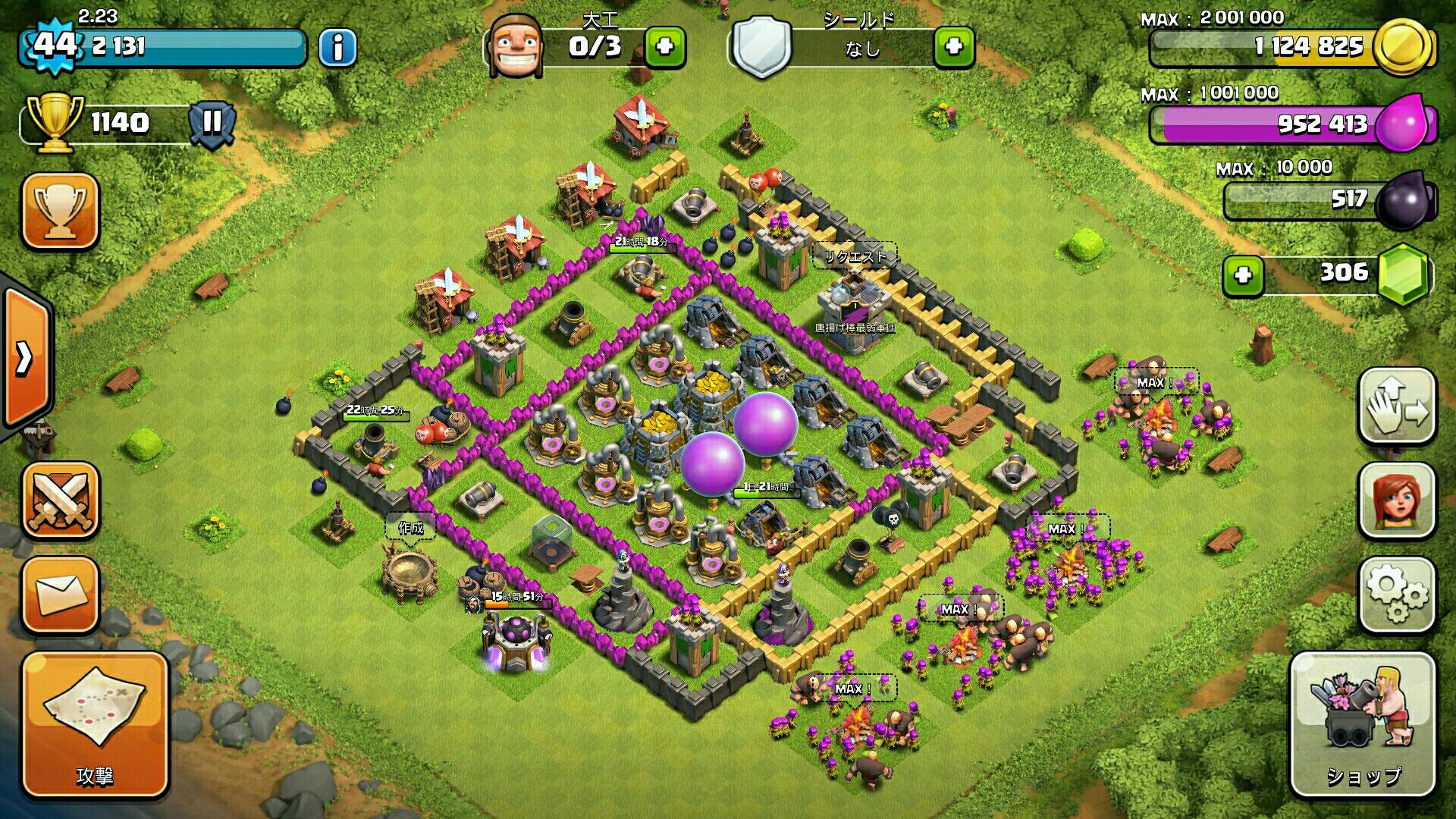
Task: Tap the experience level 44 badge
Action: click(55, 45)
